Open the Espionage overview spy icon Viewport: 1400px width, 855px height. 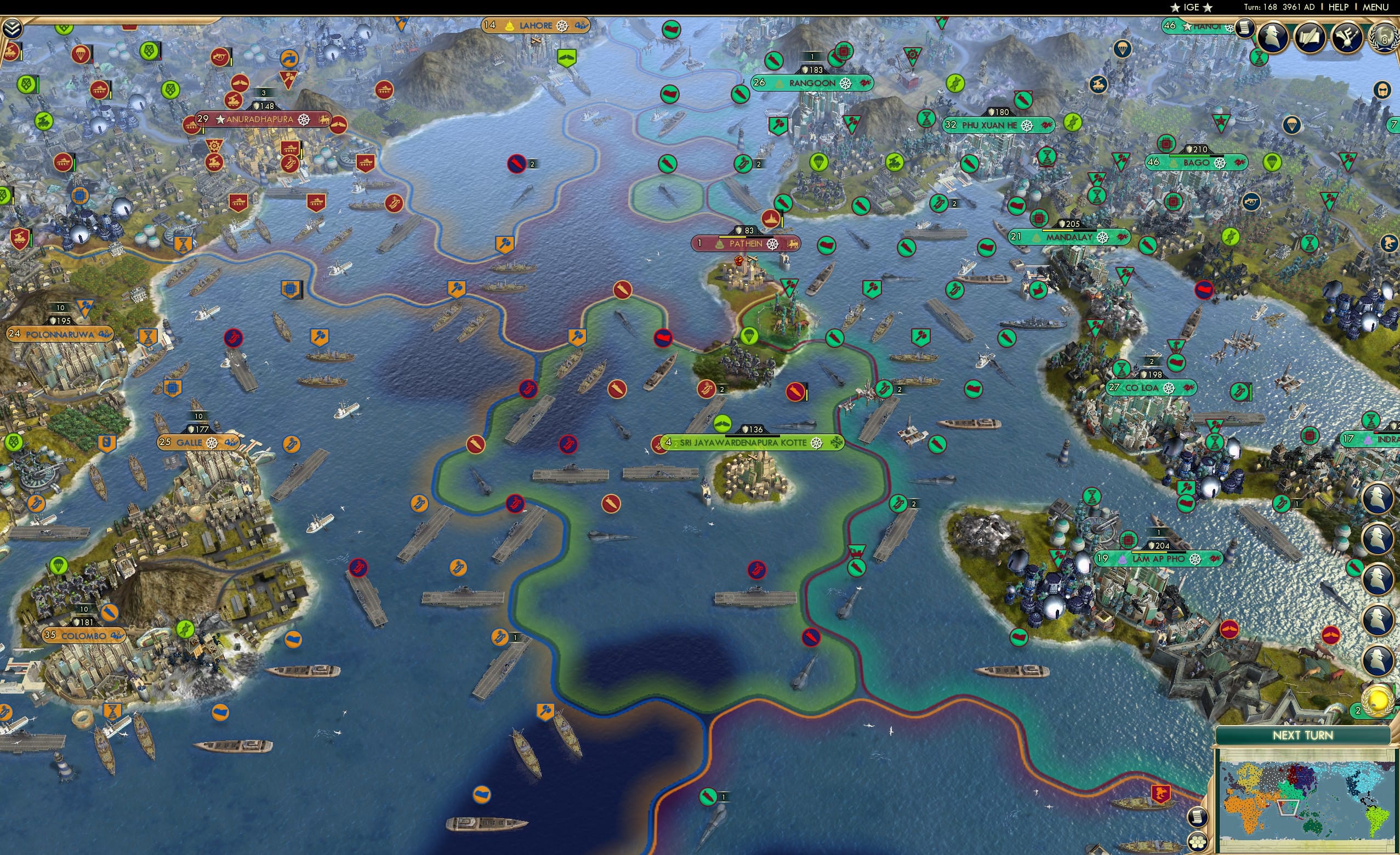[1273, 36]
